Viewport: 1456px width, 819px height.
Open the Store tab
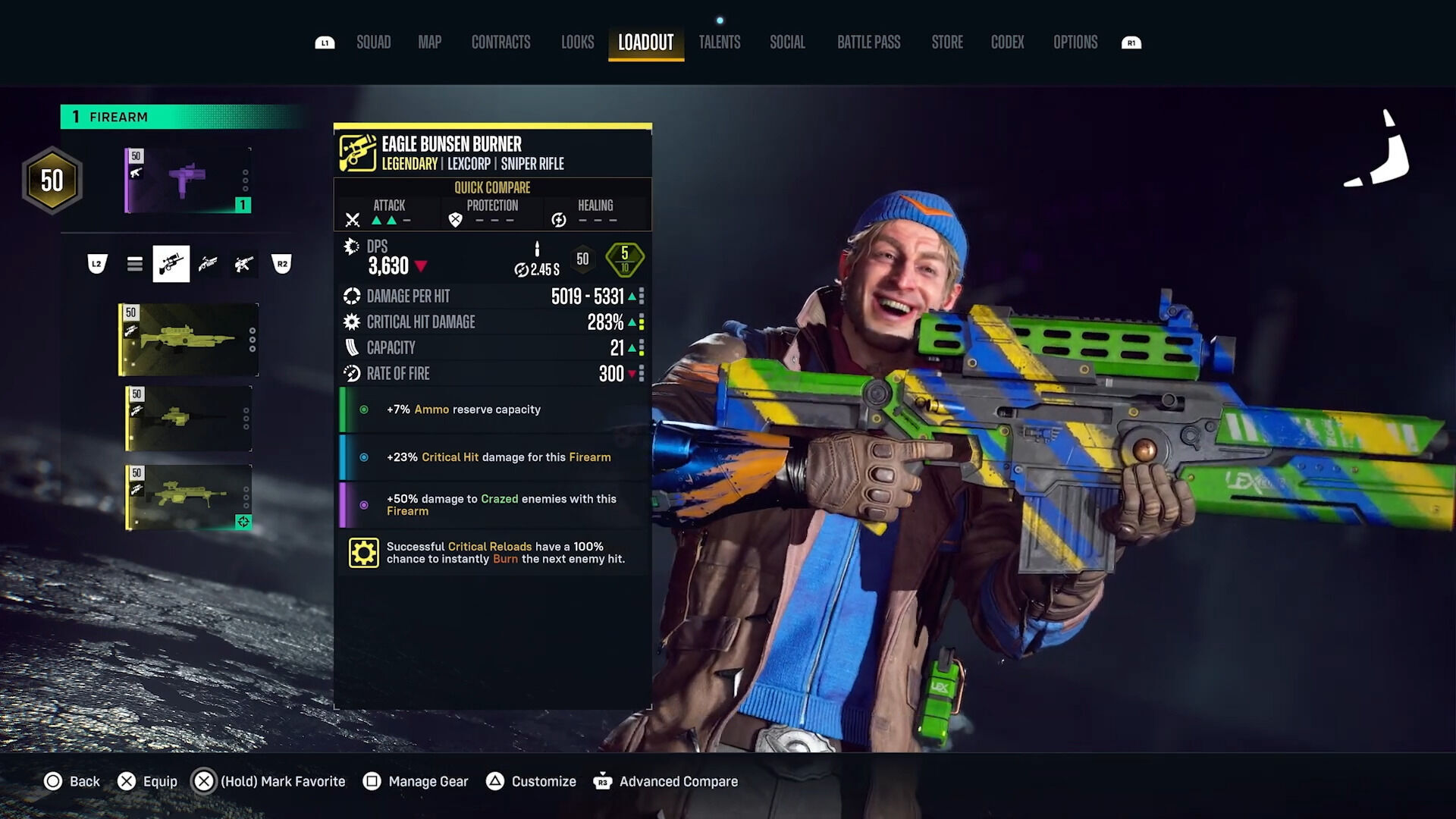[x=946, y=42]
